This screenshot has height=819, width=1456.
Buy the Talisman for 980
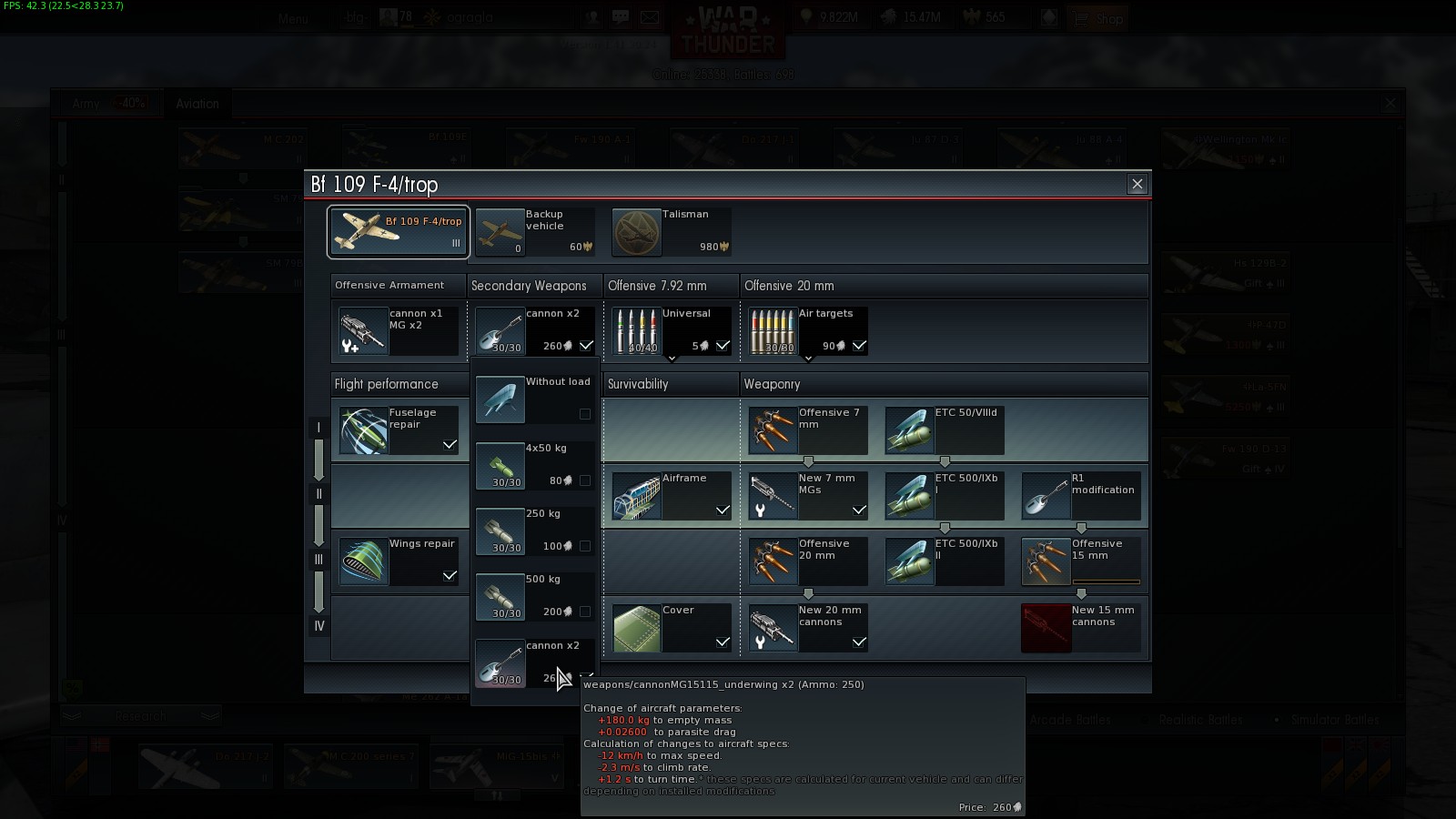671,232
